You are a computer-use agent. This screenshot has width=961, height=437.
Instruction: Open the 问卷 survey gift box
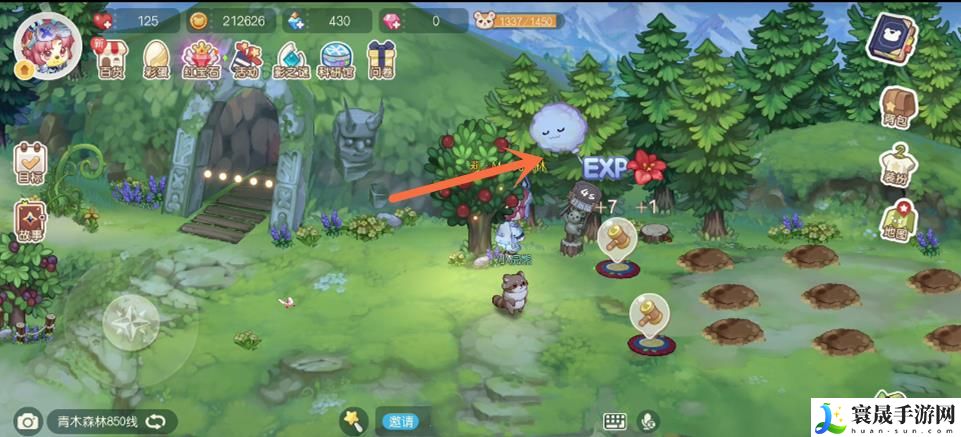(x=379, y=59)
